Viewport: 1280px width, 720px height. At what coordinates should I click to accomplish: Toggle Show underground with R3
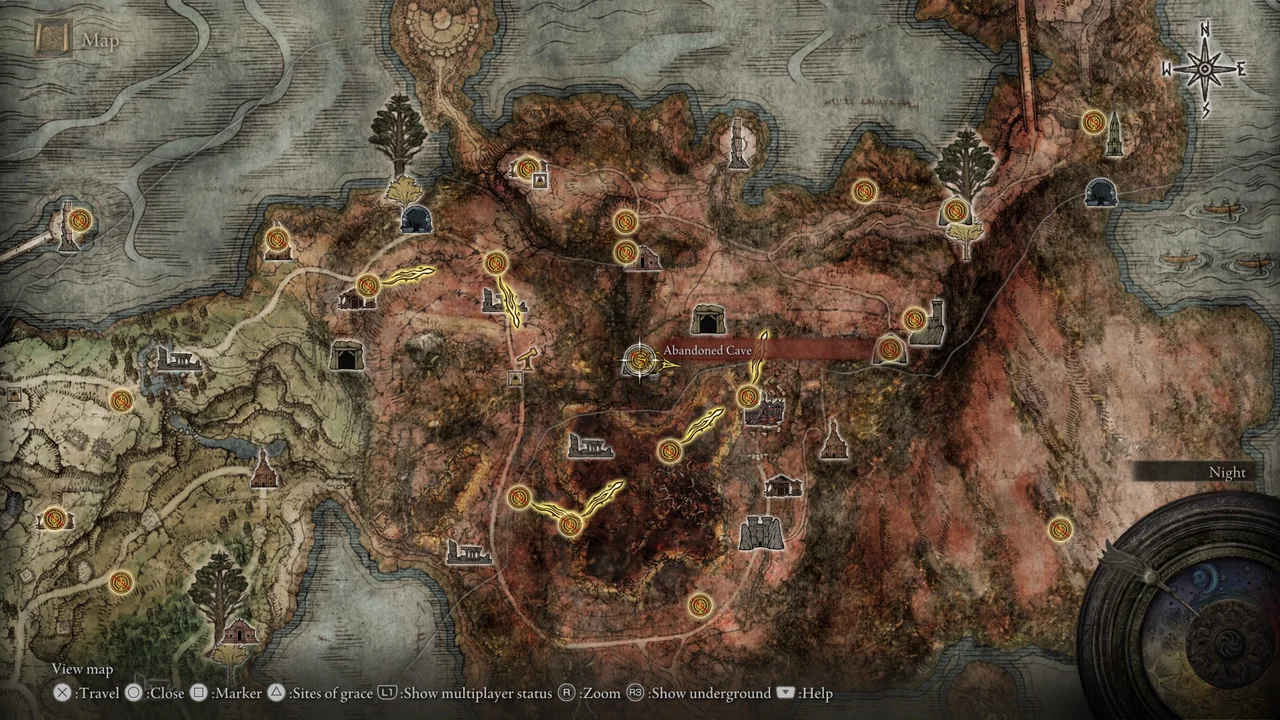[x=634, y=693]
